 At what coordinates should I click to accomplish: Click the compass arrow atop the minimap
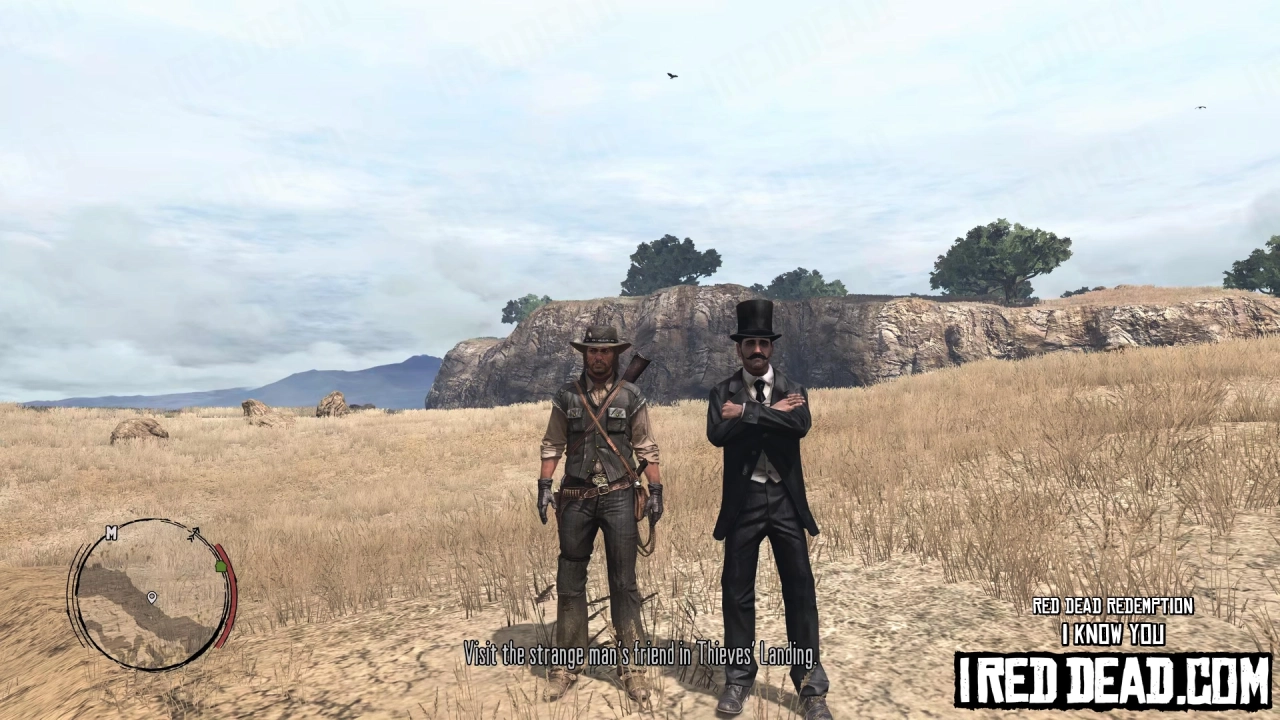coord(194,533)
